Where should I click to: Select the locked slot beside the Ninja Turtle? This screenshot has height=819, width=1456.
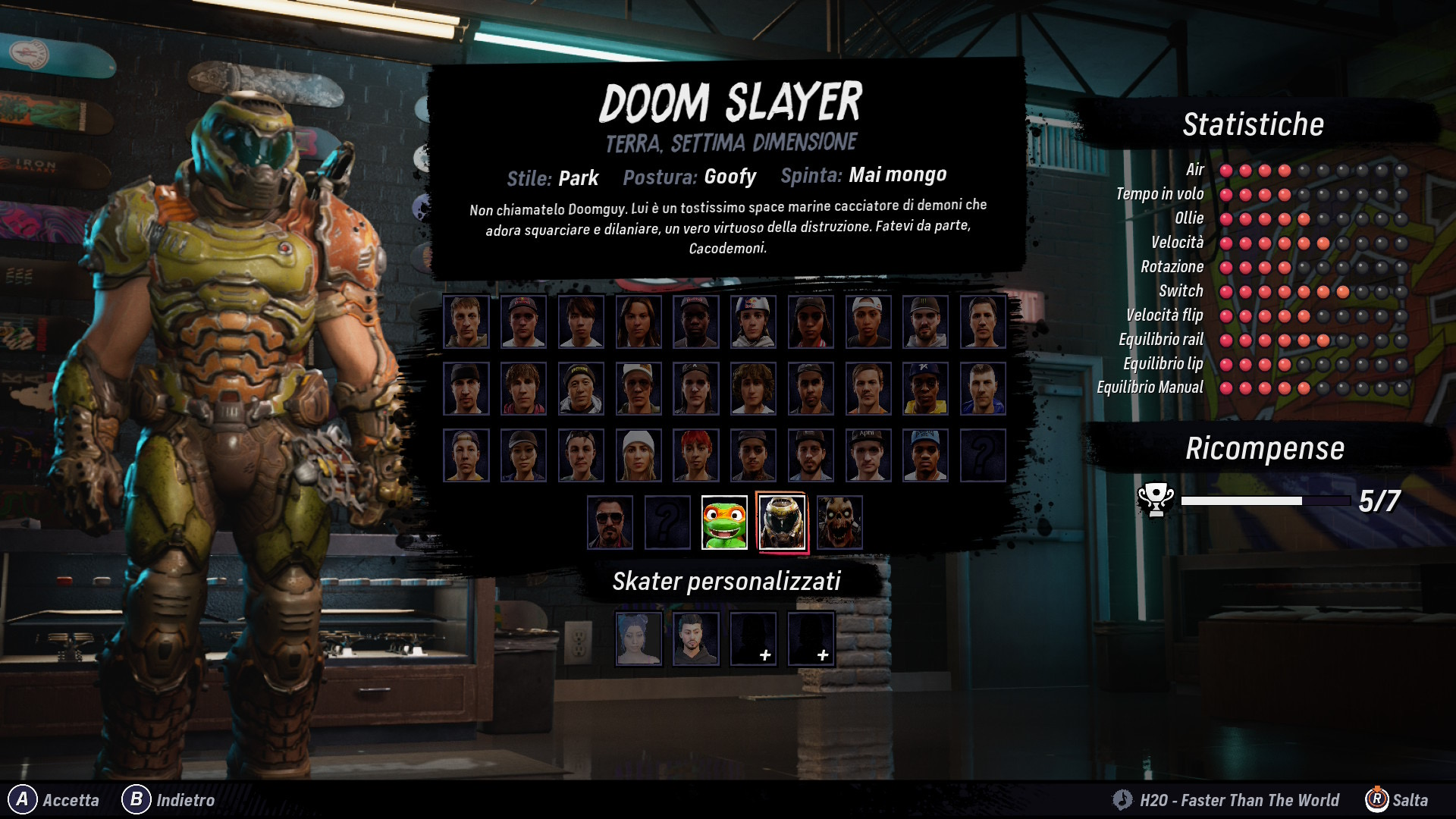pyautogui.click(x=667, y=522)
